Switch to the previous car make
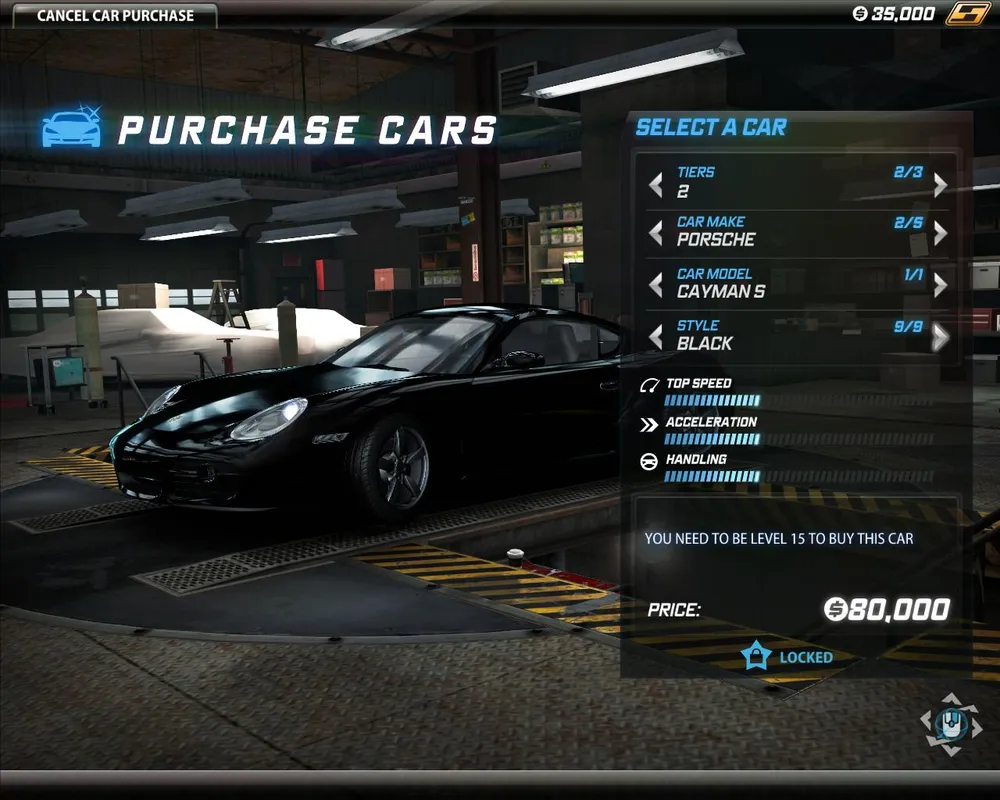1000x800 pixels. (x=656, y=233)
